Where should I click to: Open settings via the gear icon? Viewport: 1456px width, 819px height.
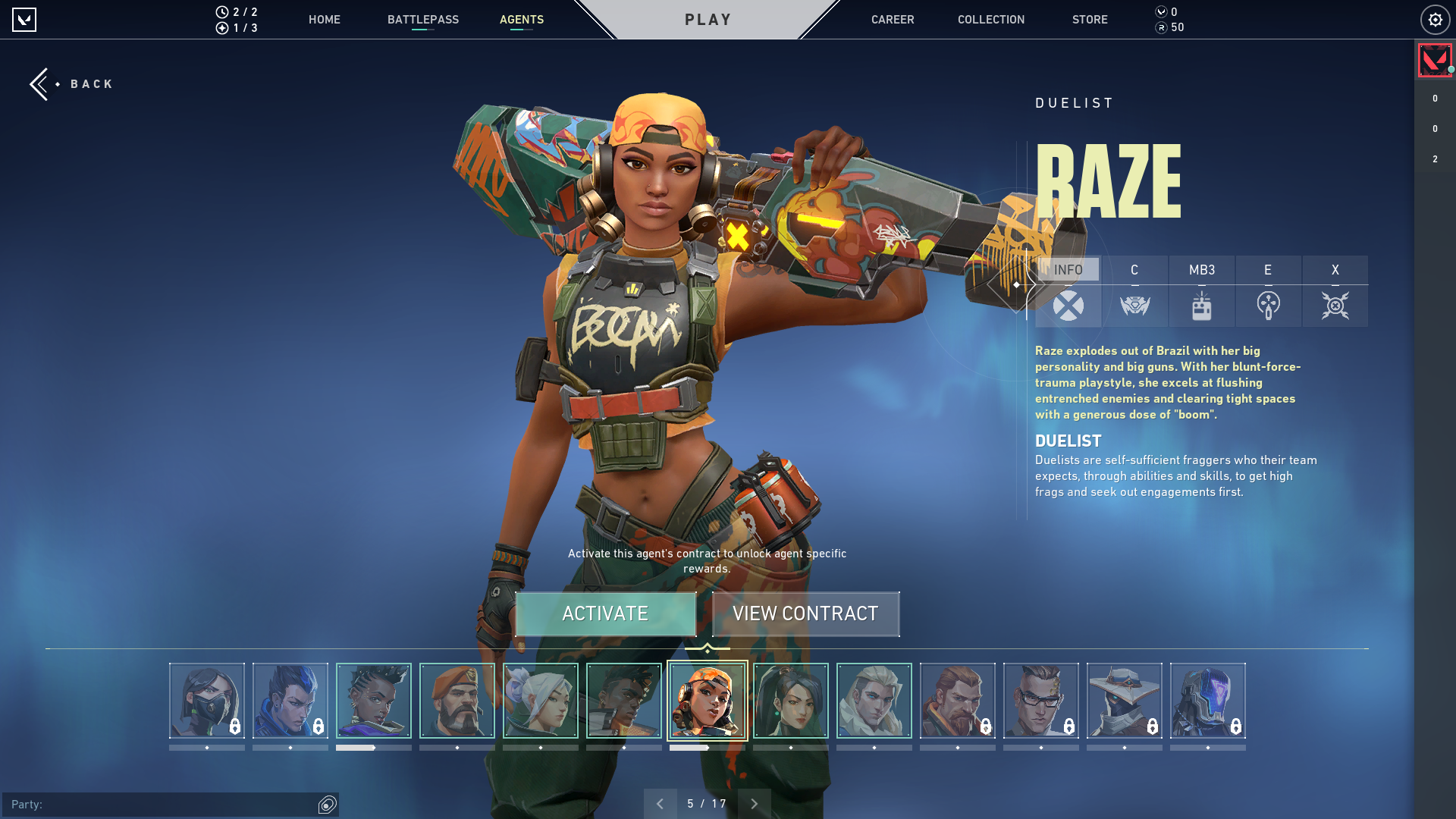[x=1435, y=20]
